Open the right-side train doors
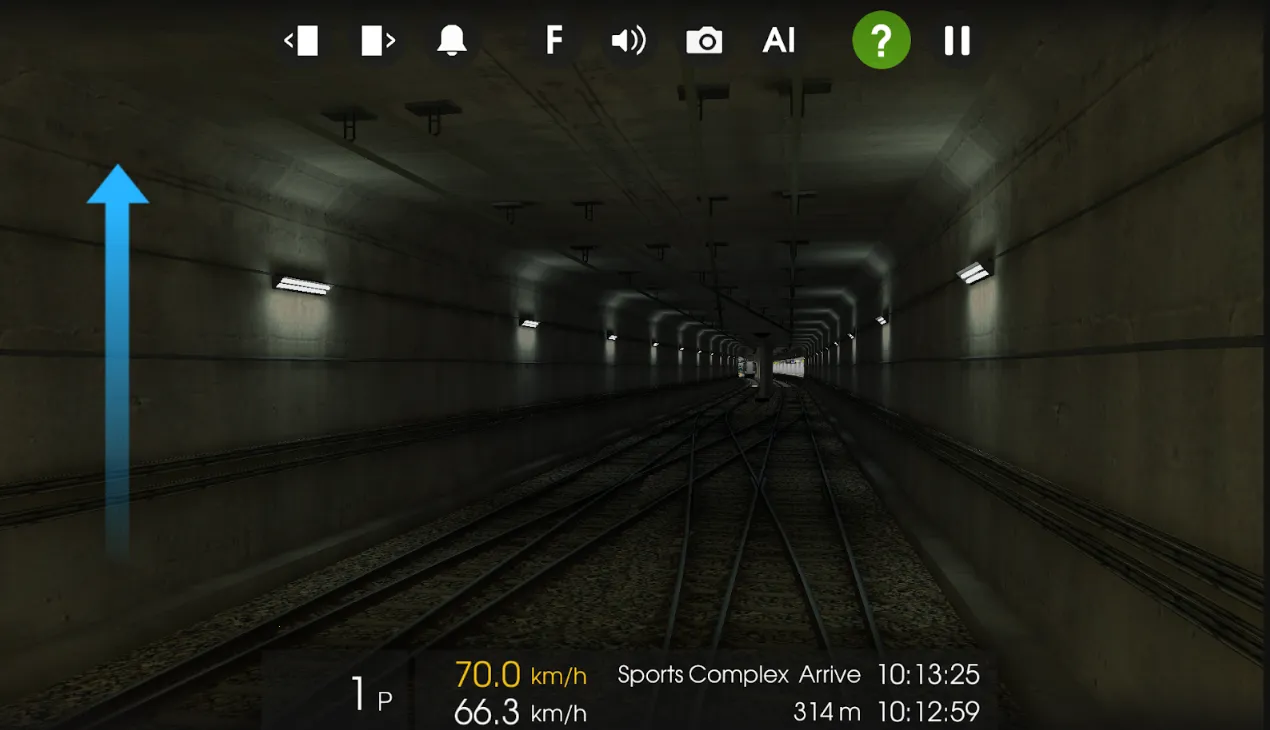Viewport: 1270px width, 730px height. pyautogui.click(x=377, y=41)
